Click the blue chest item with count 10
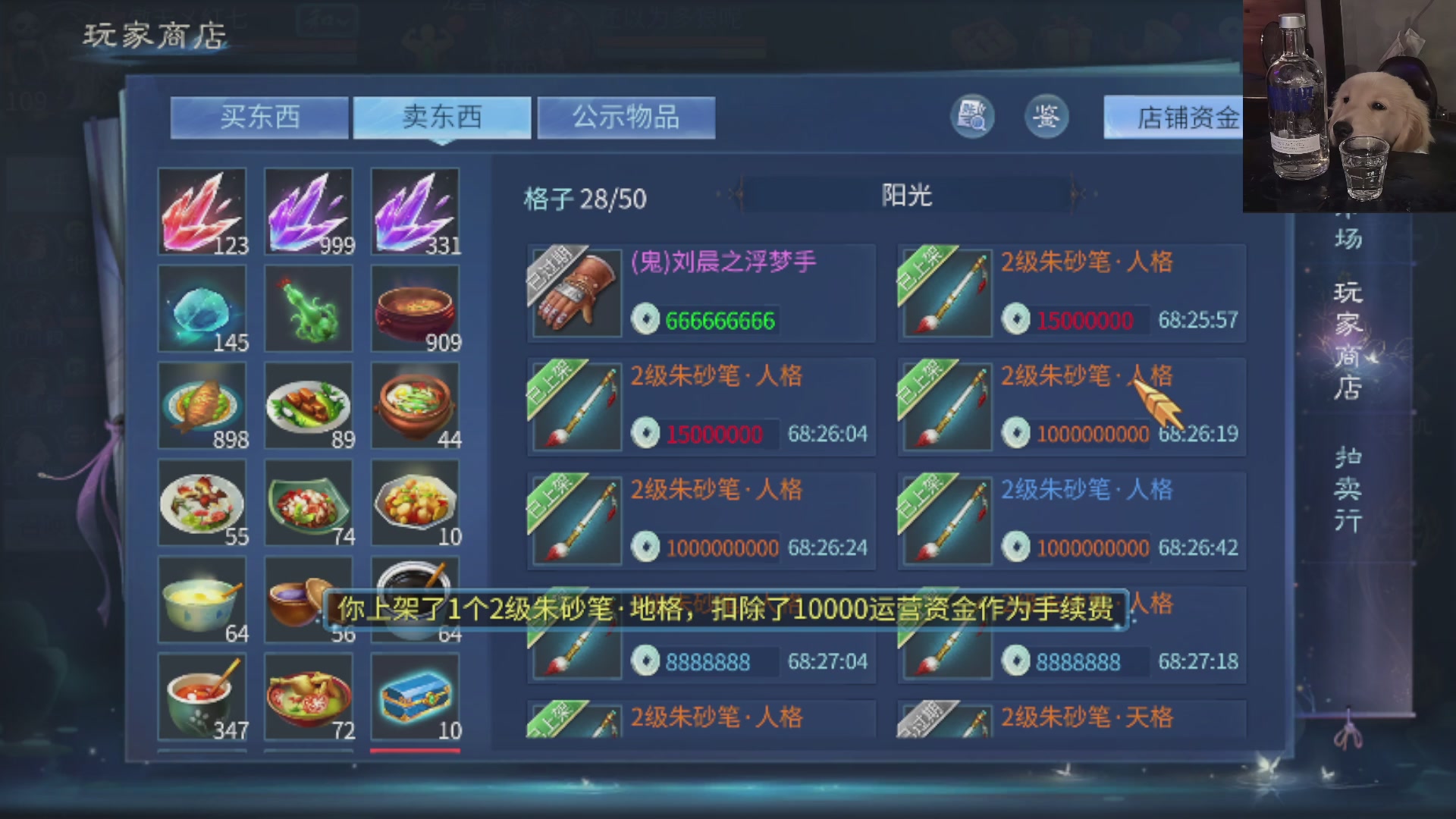 click(414, 698)
